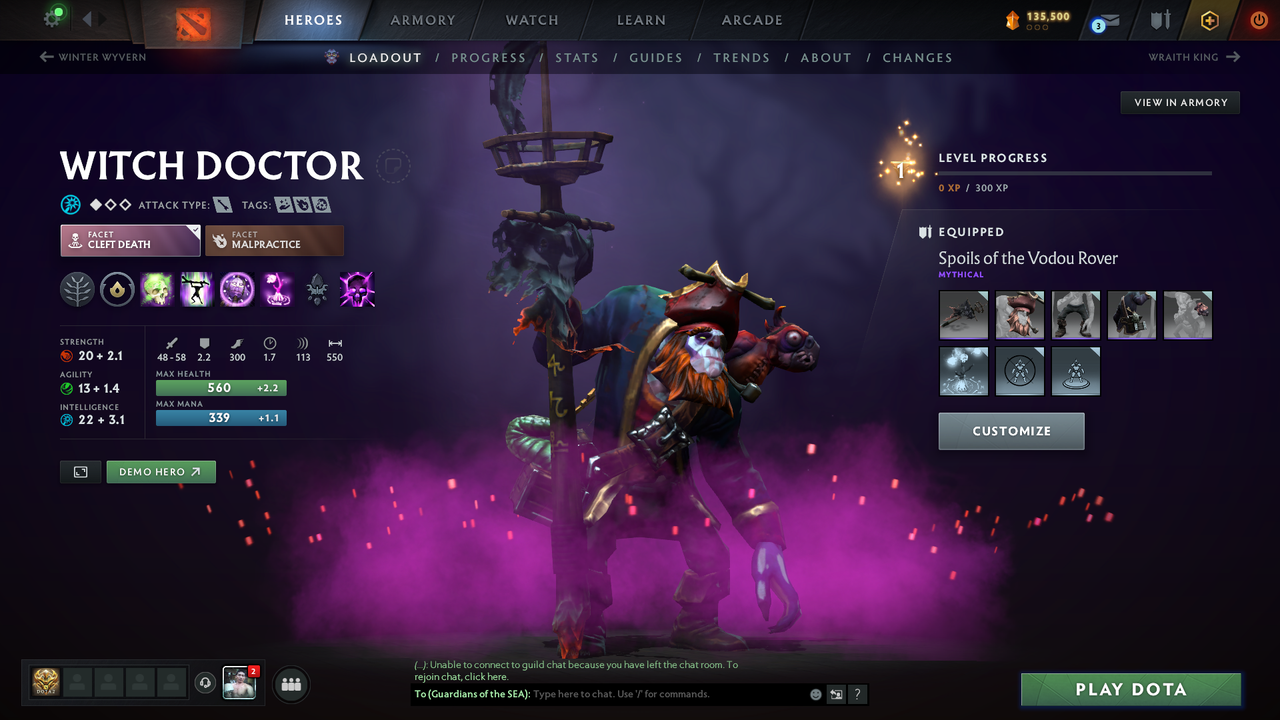Open the ARCADE menu item
This screenshot has height=720, width=1280.
[751, 20]
